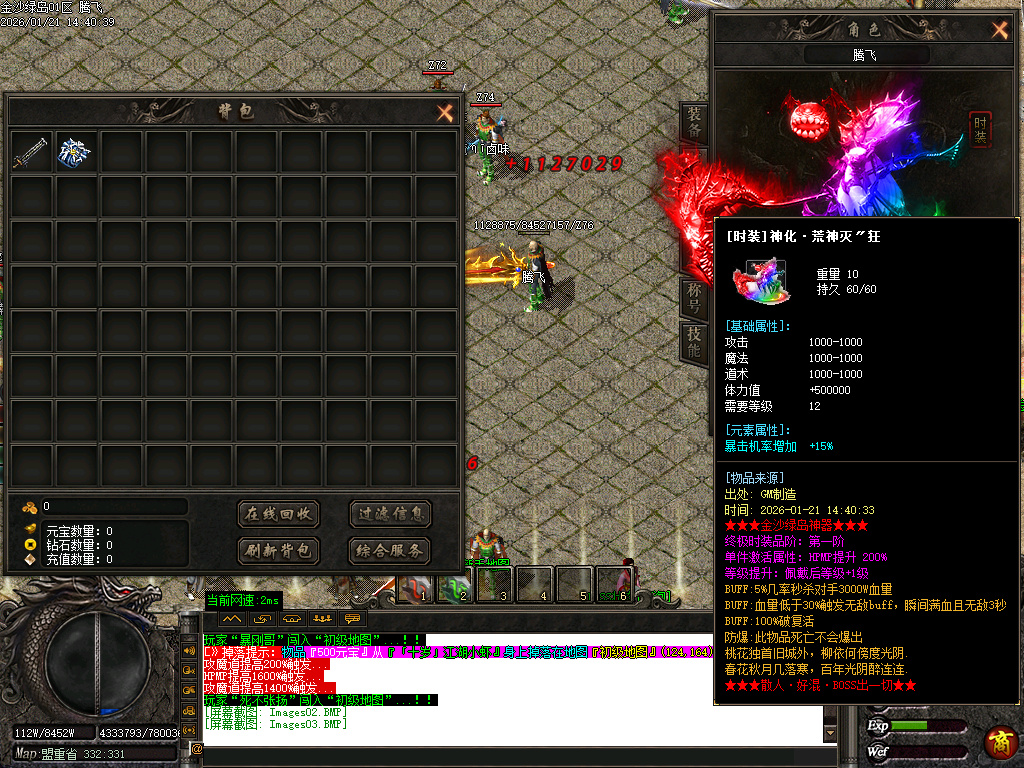Close the 背包 backpack window
The height and width of the screenshot is (768, 1024).
pyautogui.click(x=445, y=113)
